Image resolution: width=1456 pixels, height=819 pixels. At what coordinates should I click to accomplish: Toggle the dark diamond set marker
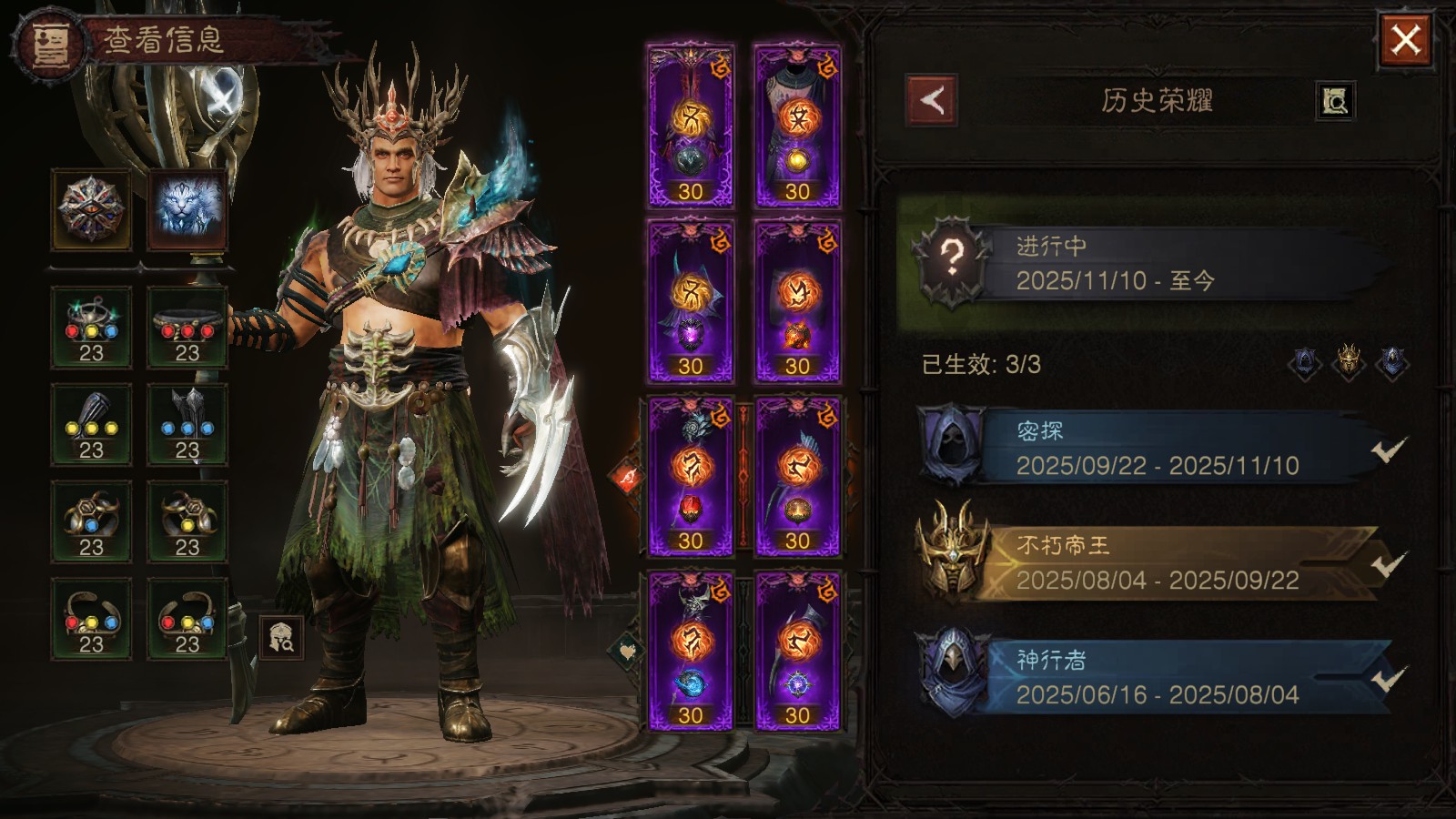click(627, 650)
